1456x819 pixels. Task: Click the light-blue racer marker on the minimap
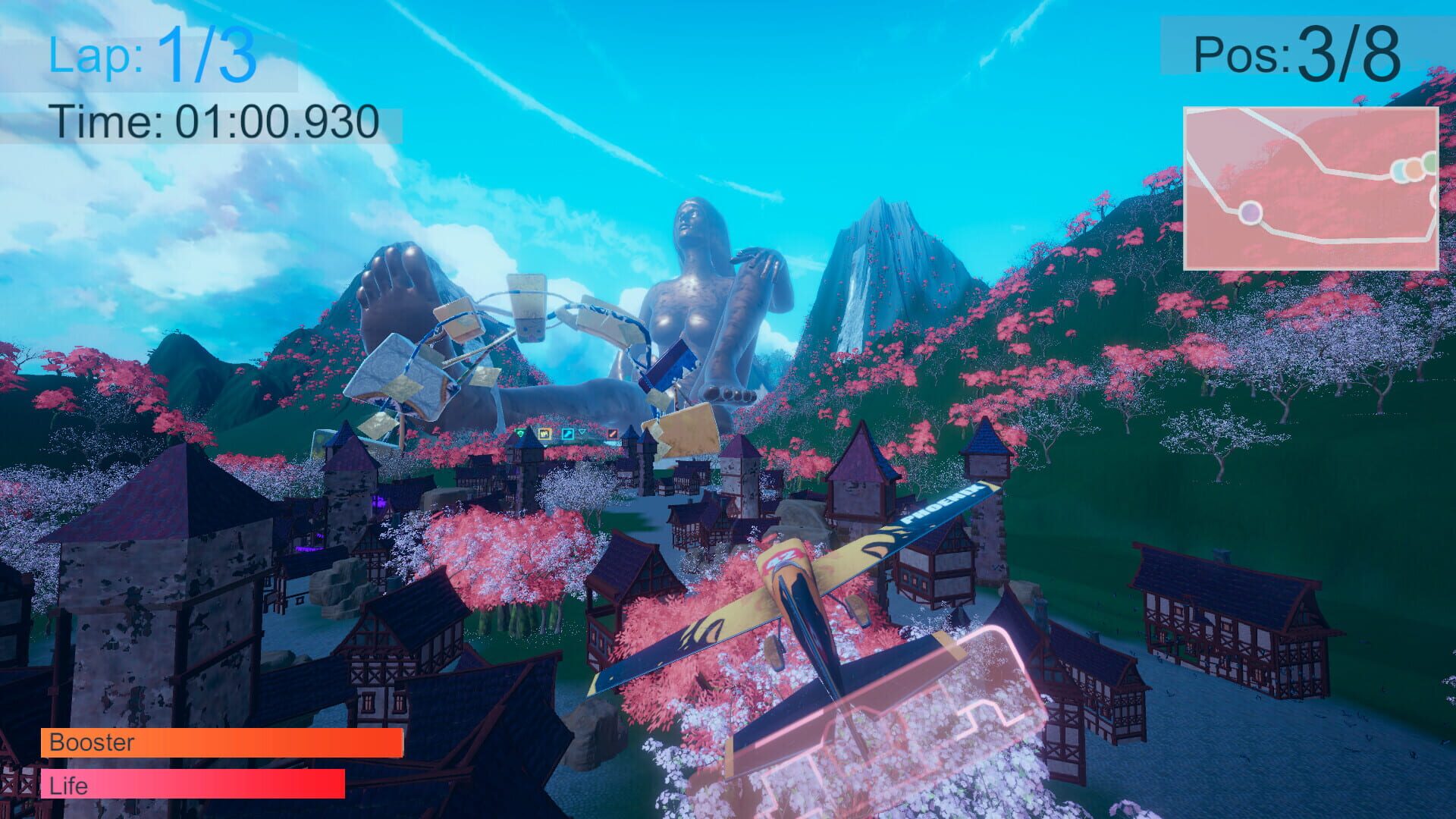click(1399, 171)
